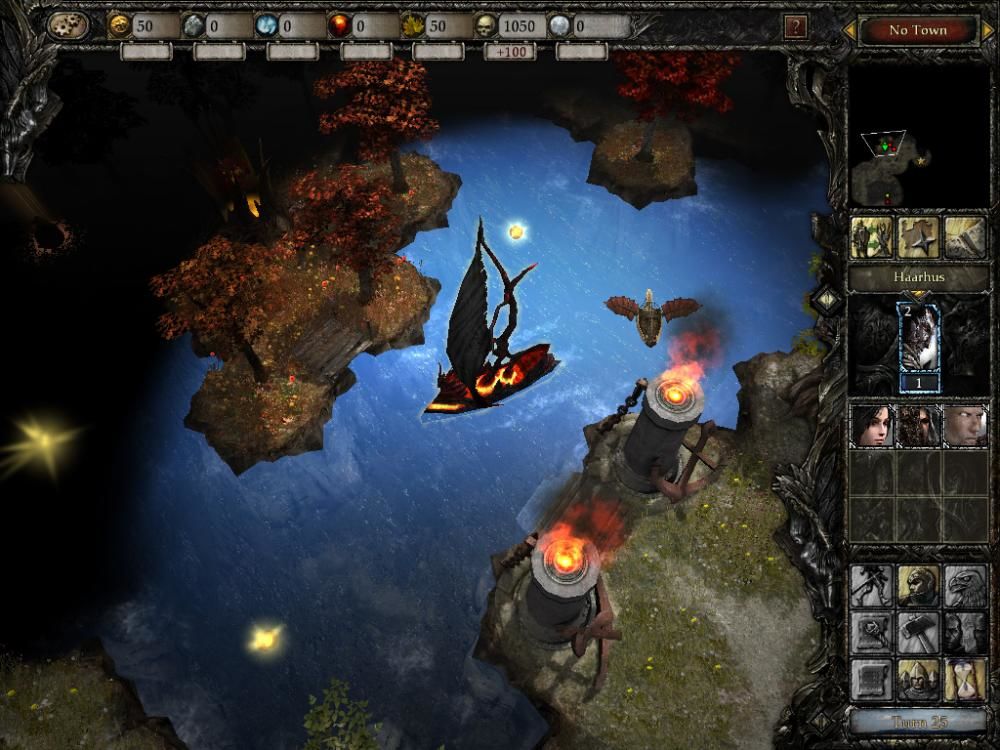The image size is (1000, 750).
Task: Select the No Town button
Action: pyautogui.click(x=917, y=30)
